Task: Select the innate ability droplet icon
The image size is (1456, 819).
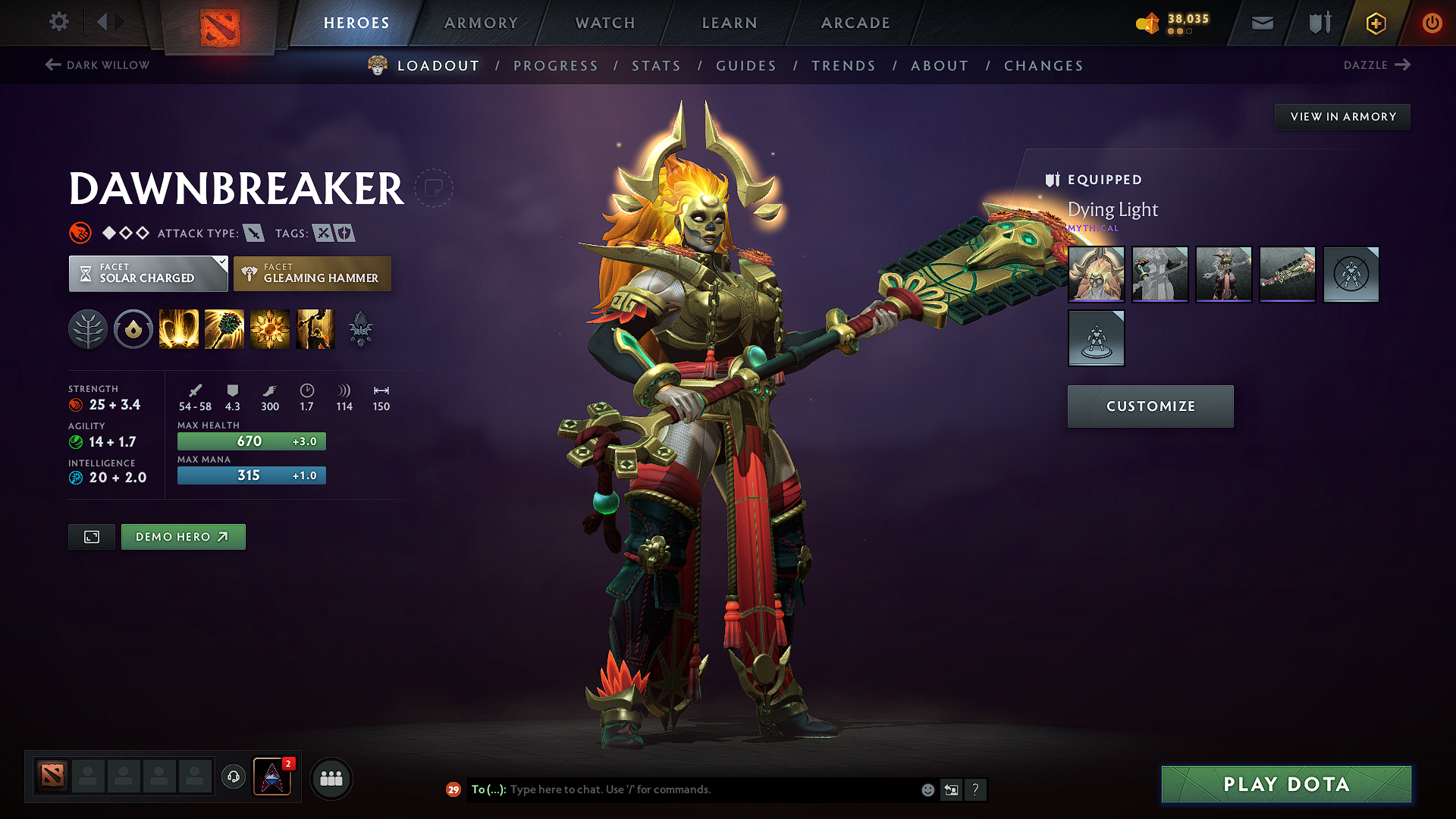Action: pyautogui.click(x=133, y=328)
